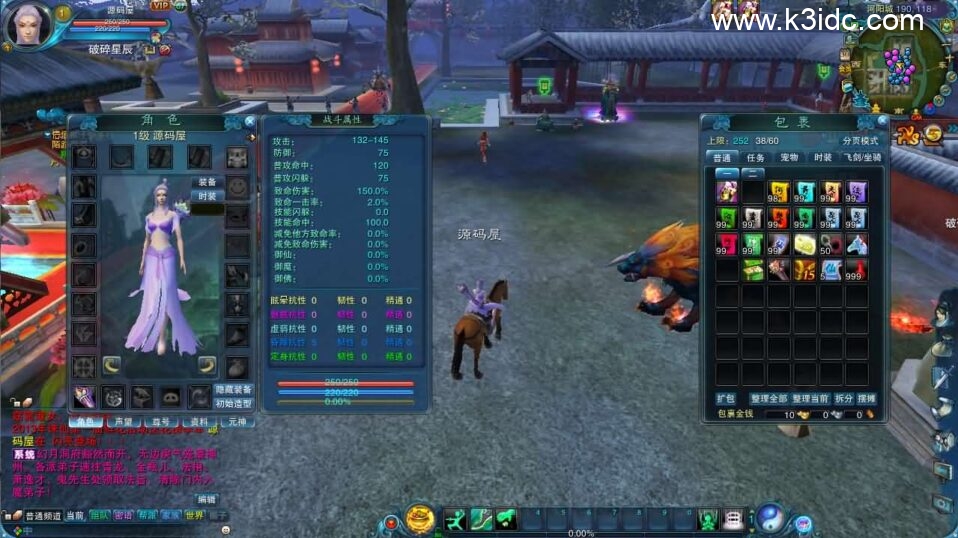Click the 扩包 expand bag button

(725, 398)
